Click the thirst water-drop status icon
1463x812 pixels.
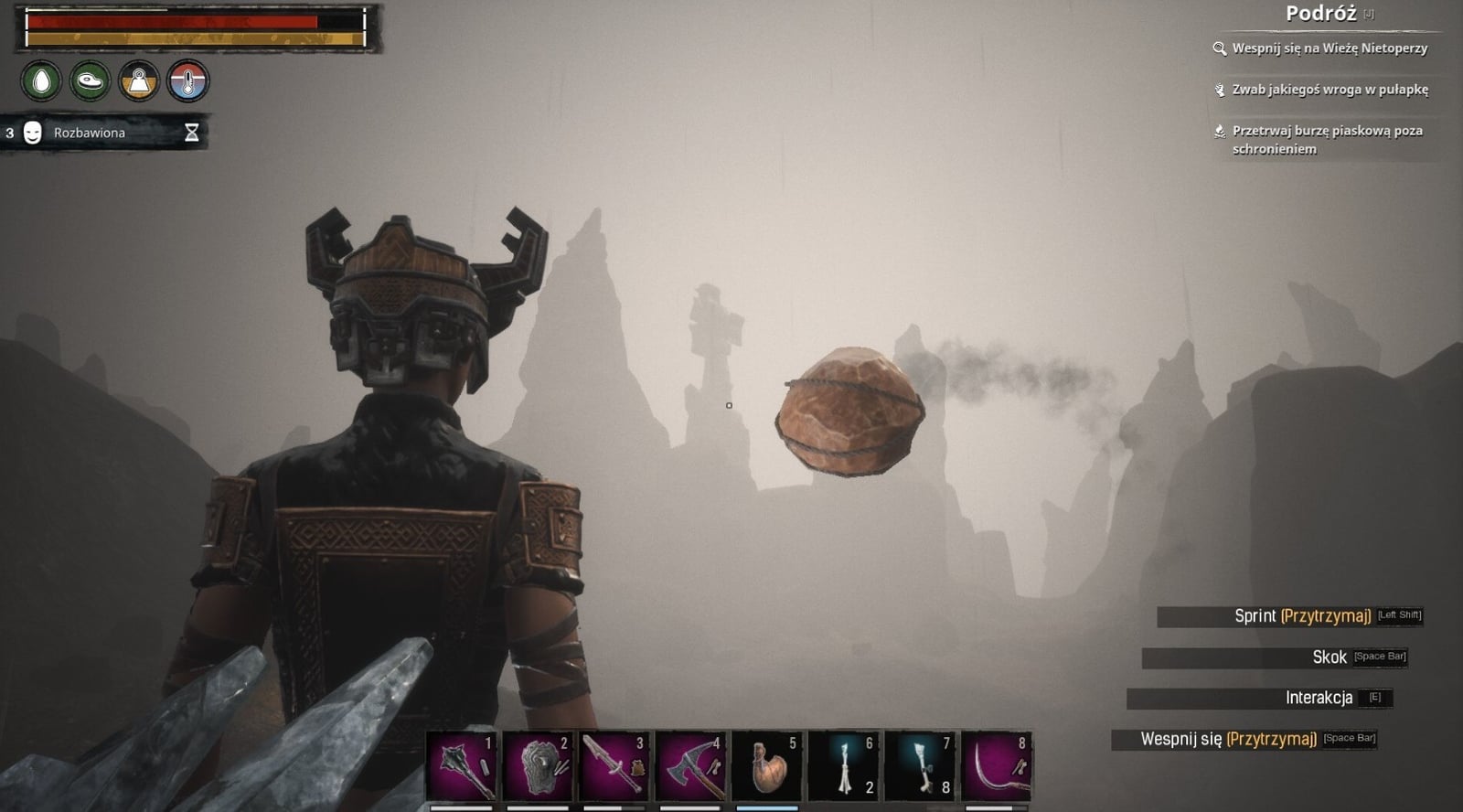coord(41,81)
